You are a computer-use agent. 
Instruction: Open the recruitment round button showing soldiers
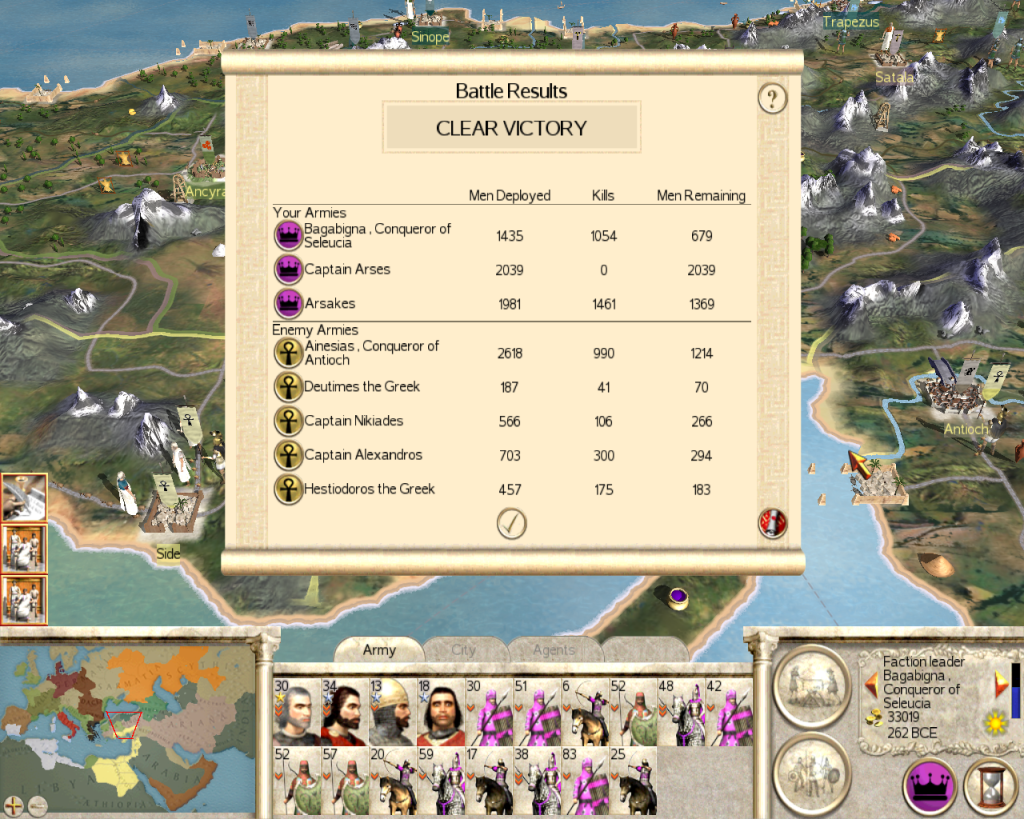(811, 772)
